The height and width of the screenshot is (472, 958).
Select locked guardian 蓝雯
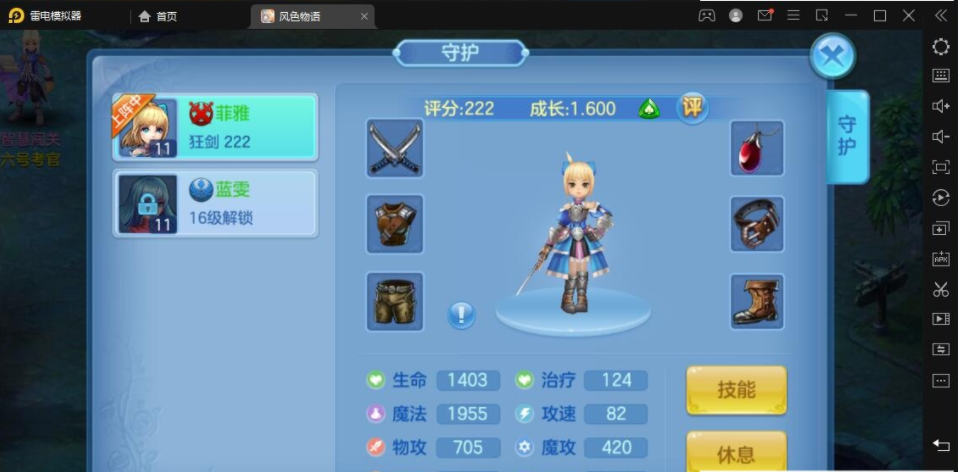point(215,203)
